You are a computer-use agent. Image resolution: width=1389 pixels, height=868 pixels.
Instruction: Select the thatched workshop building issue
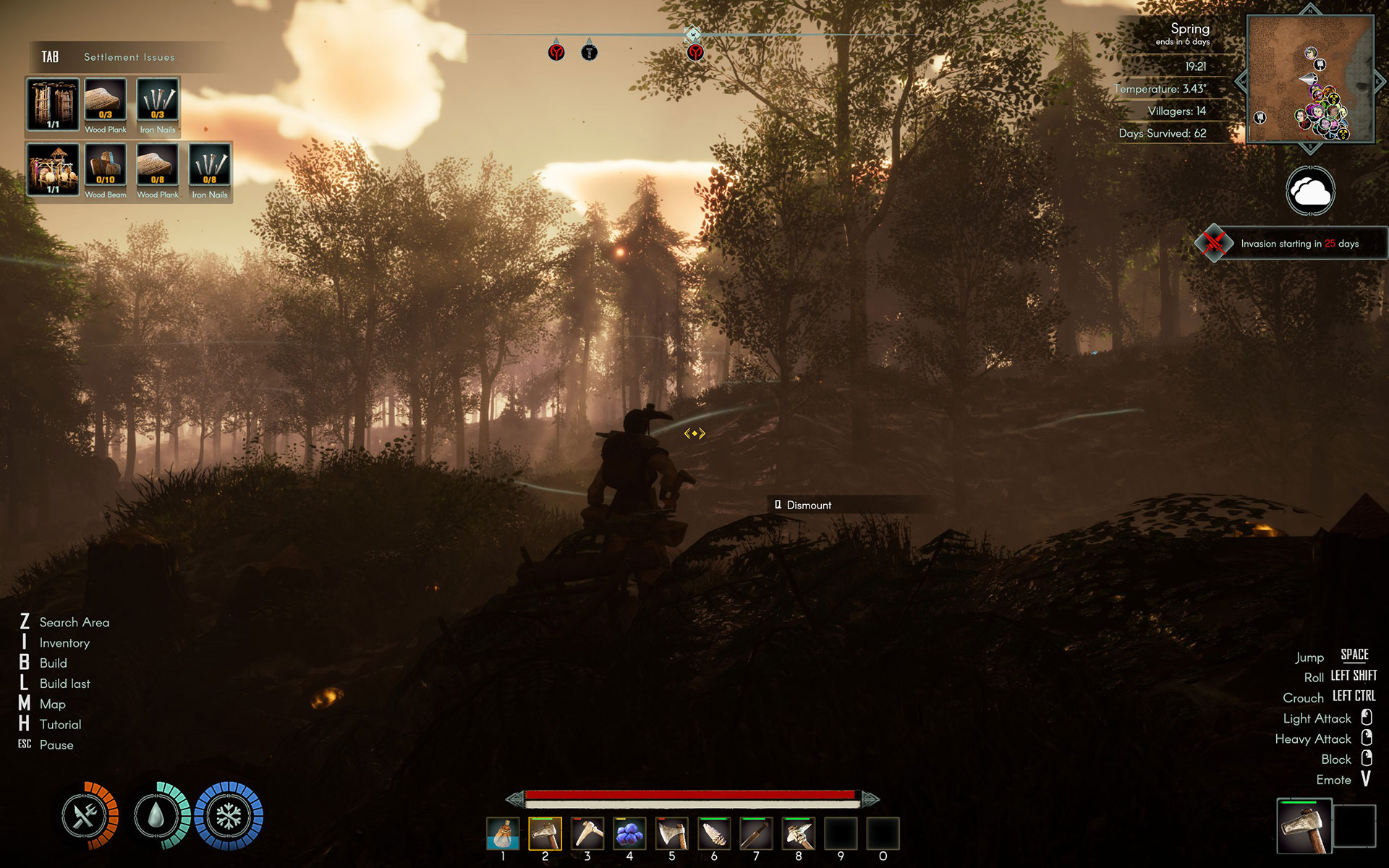click(53, 169)
